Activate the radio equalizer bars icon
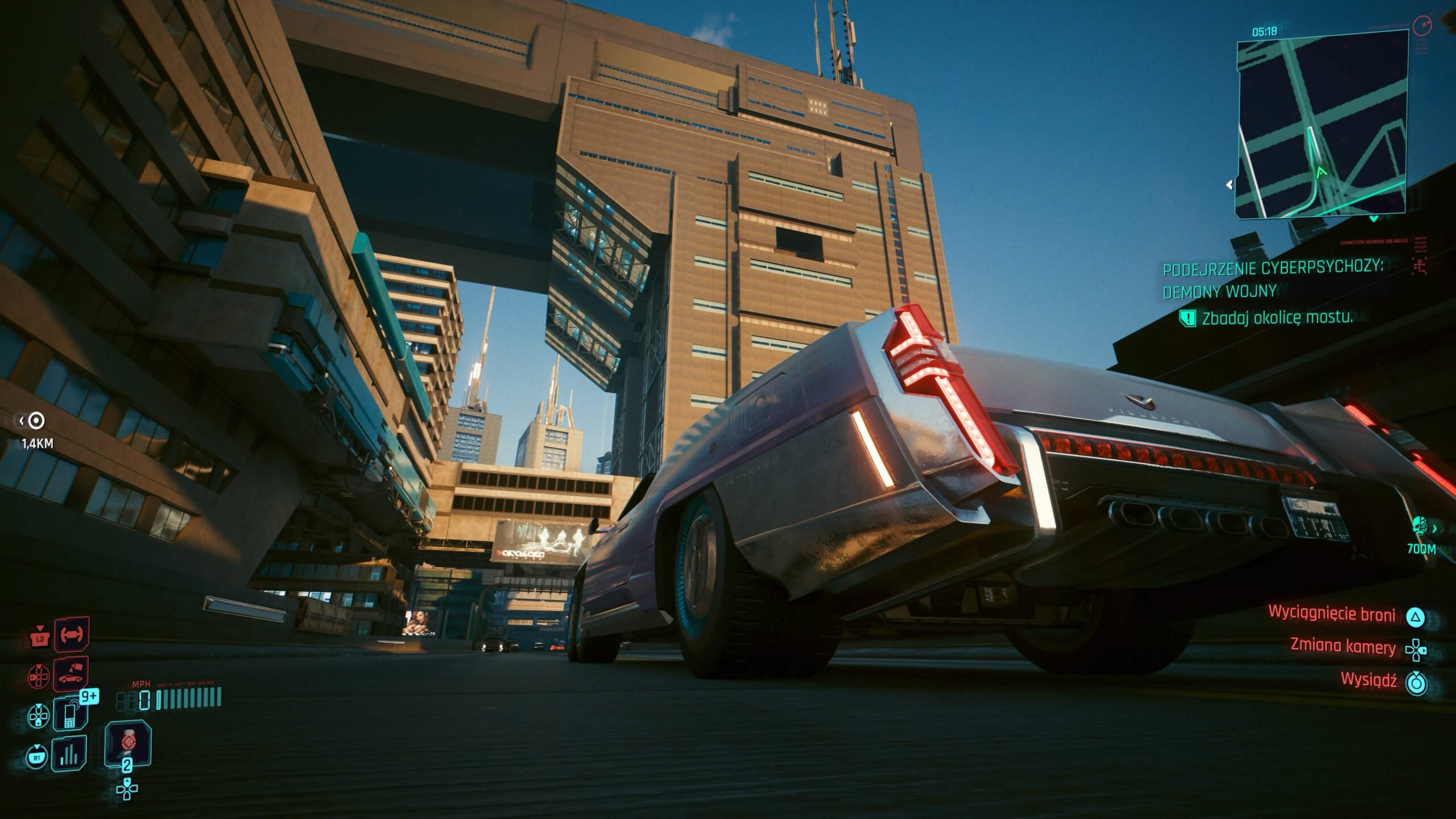This screenshot has width=1456, height=819. [x=69, y=754]
